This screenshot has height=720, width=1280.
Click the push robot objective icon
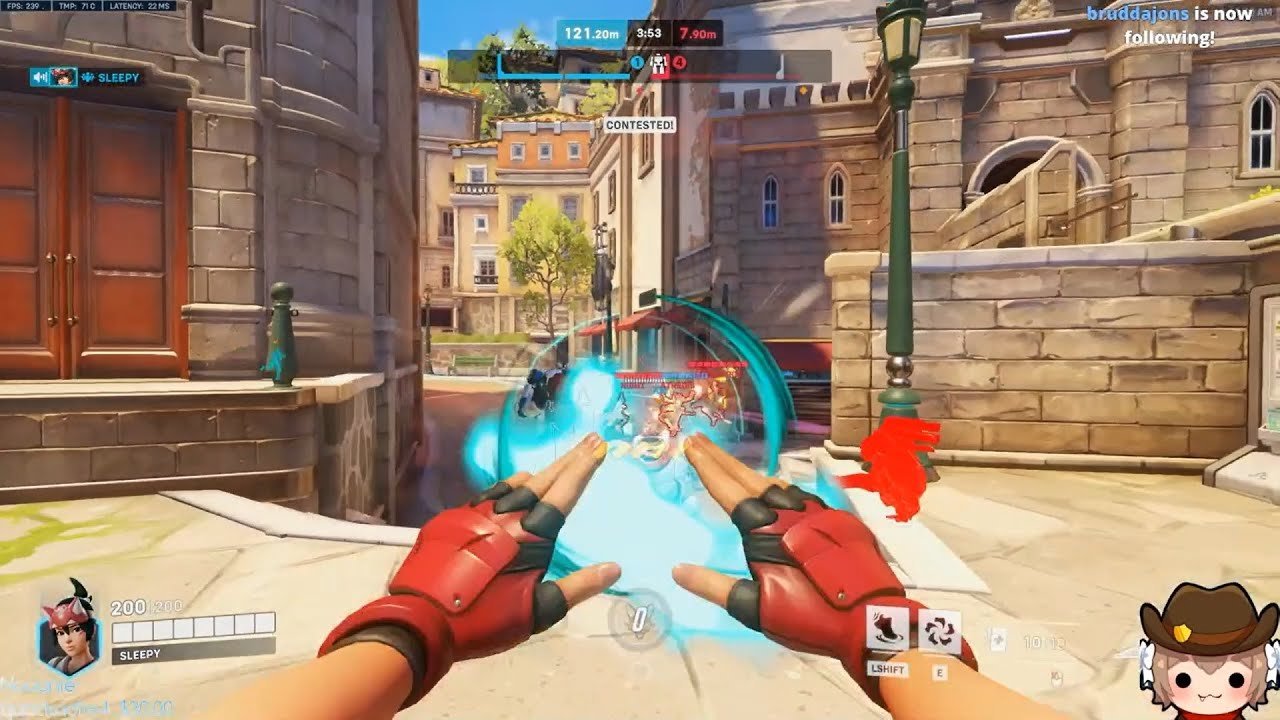point(659,64)
